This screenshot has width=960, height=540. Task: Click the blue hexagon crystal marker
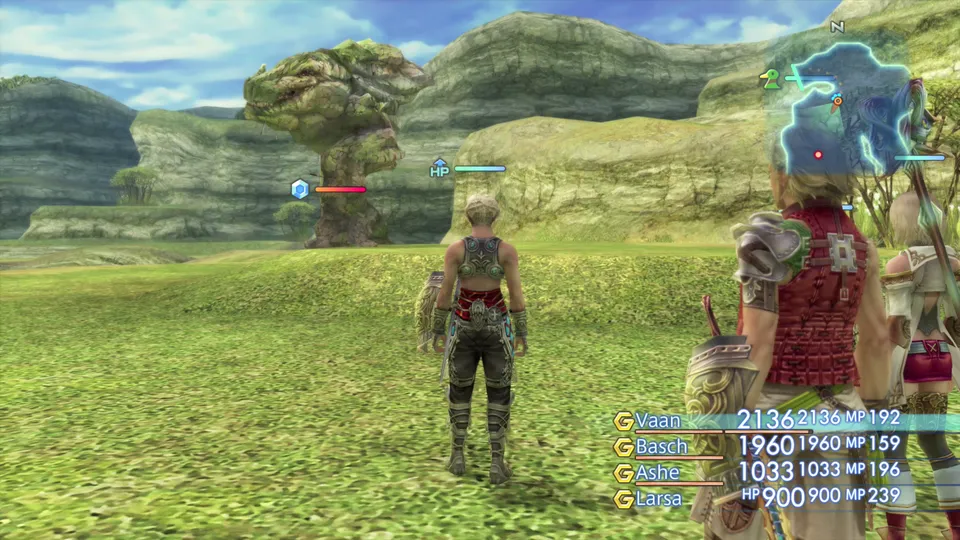pyautogui.click(x=299, y=189)
